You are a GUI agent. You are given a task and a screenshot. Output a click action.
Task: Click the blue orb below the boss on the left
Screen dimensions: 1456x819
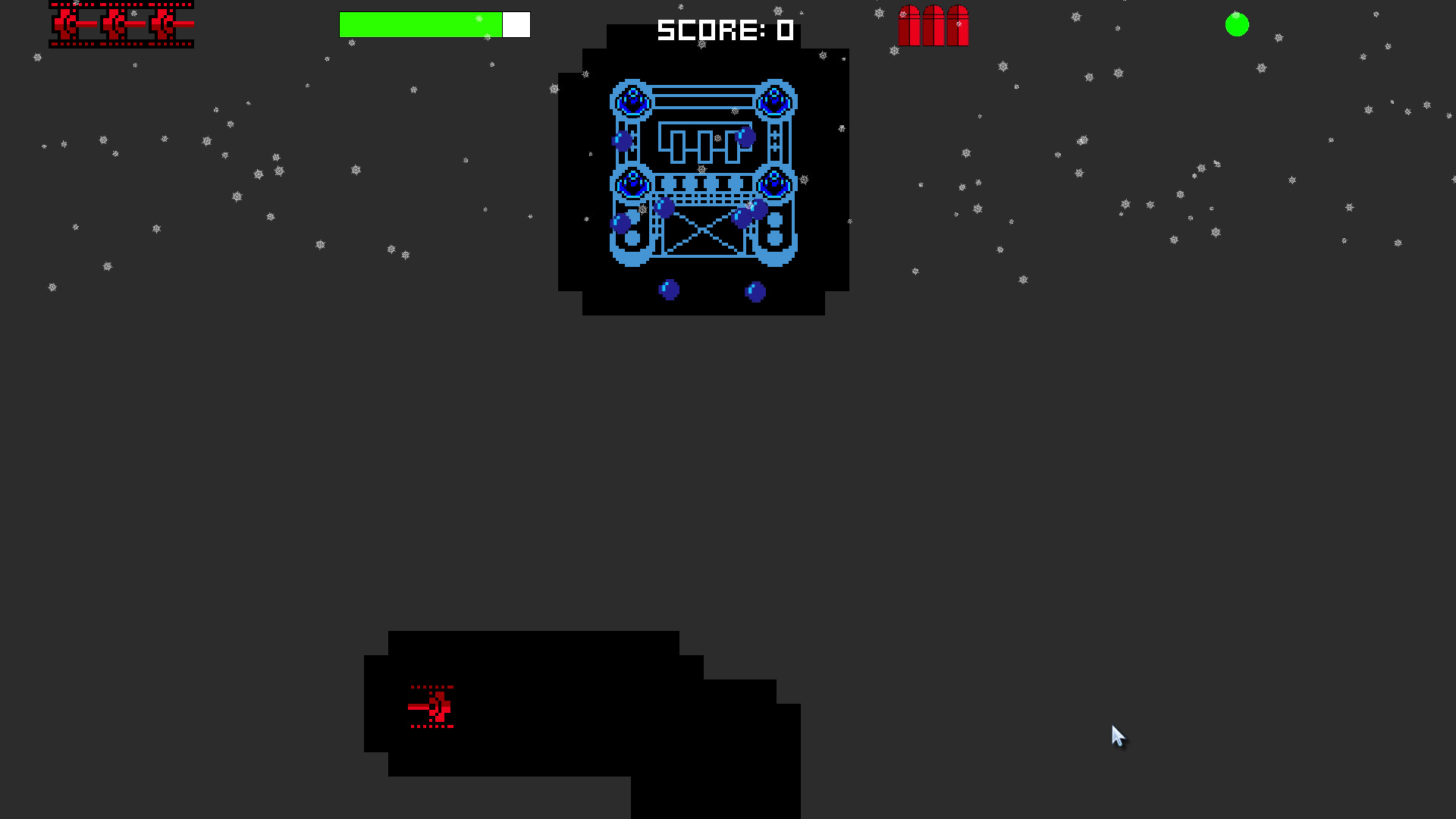(670, 290)
